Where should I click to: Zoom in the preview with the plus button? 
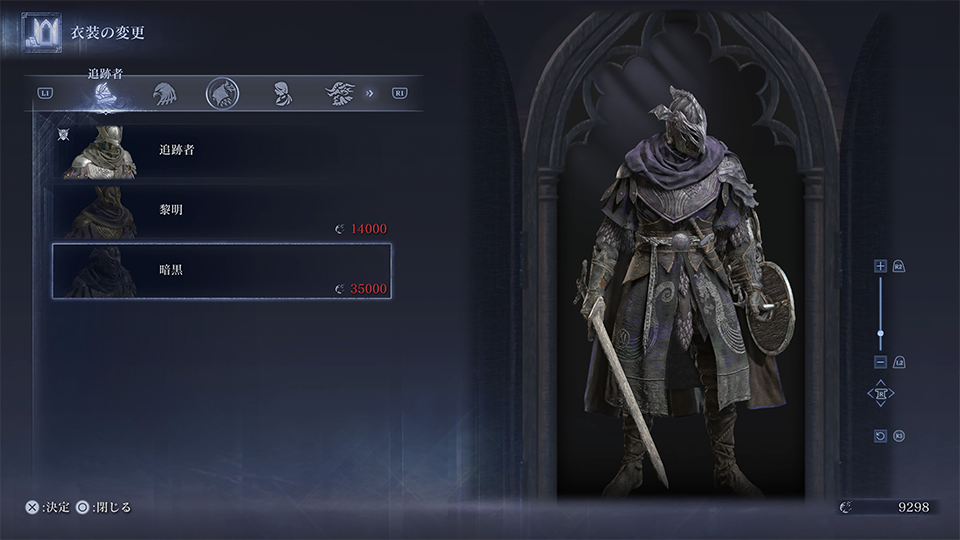[880, 266]
